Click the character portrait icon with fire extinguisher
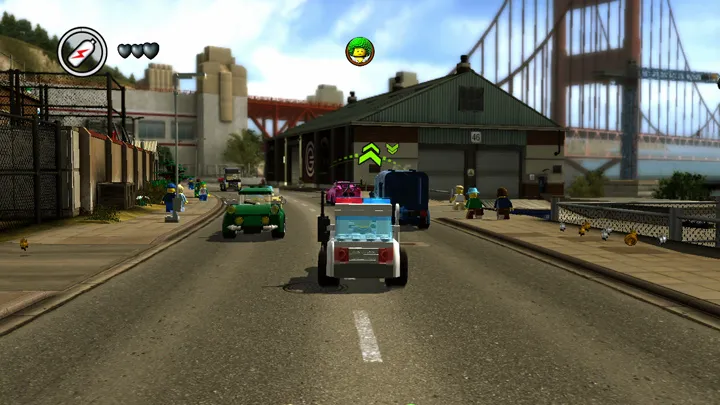This screenshot has height=405, width=720. (82, 51)
